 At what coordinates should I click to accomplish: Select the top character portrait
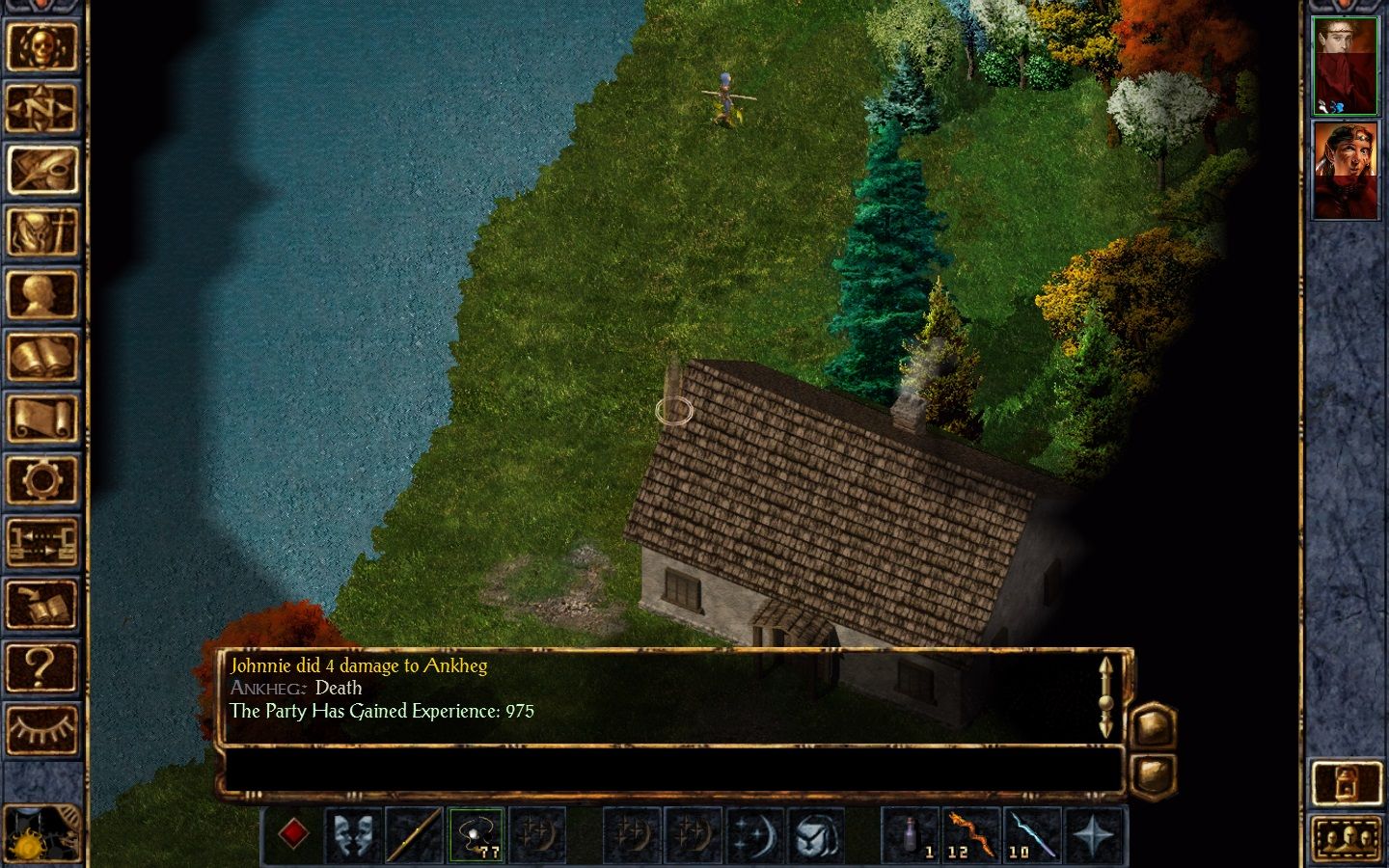[x=1346, y=66]
